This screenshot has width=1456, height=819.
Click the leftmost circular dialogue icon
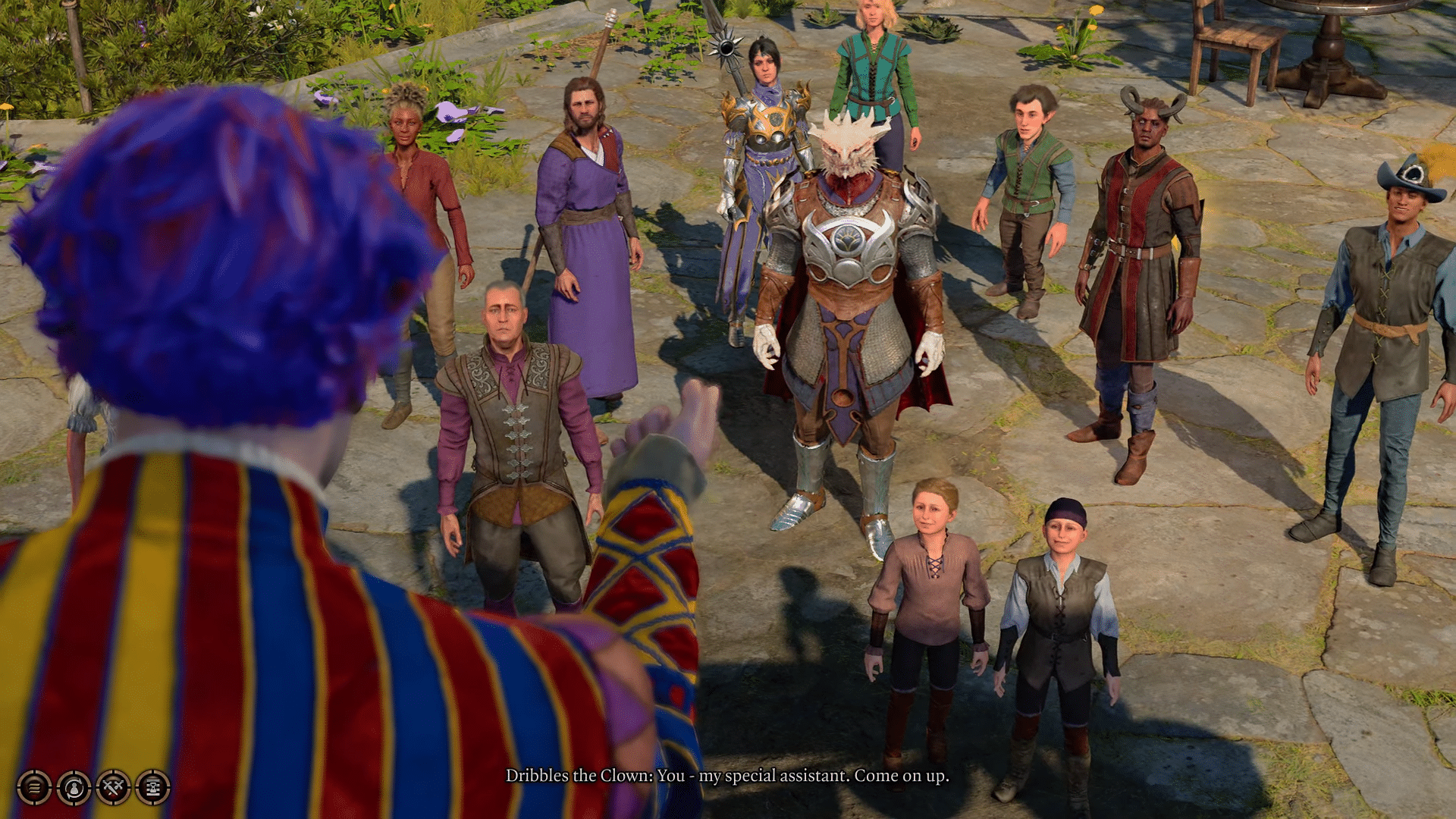[x=35, y=789]
